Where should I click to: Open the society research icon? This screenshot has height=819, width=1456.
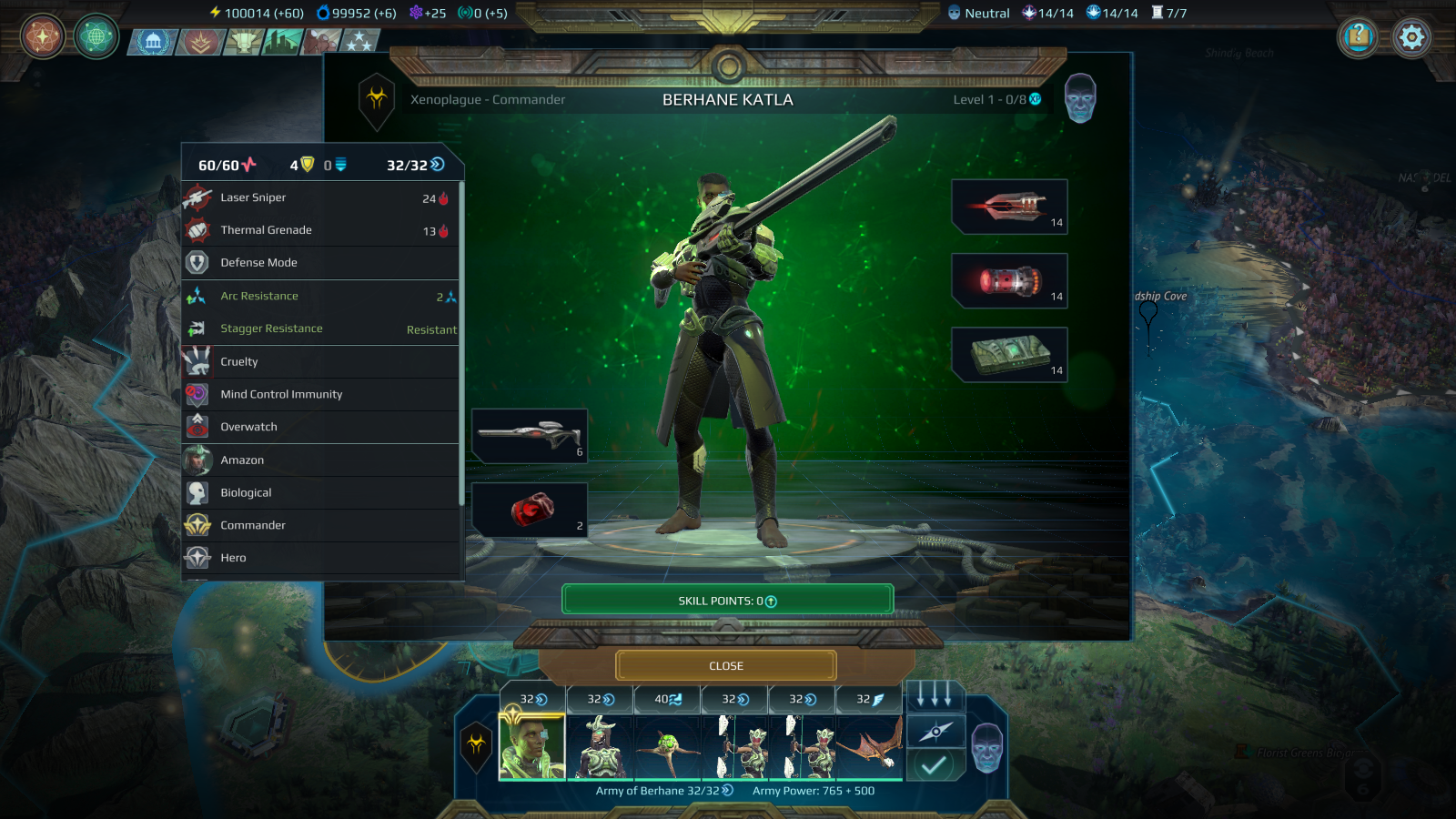[x=95, y=38]
